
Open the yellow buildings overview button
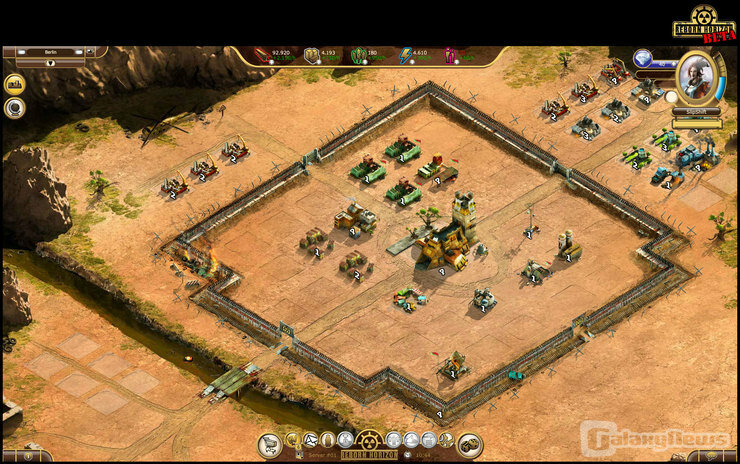[x=14, y=84]
